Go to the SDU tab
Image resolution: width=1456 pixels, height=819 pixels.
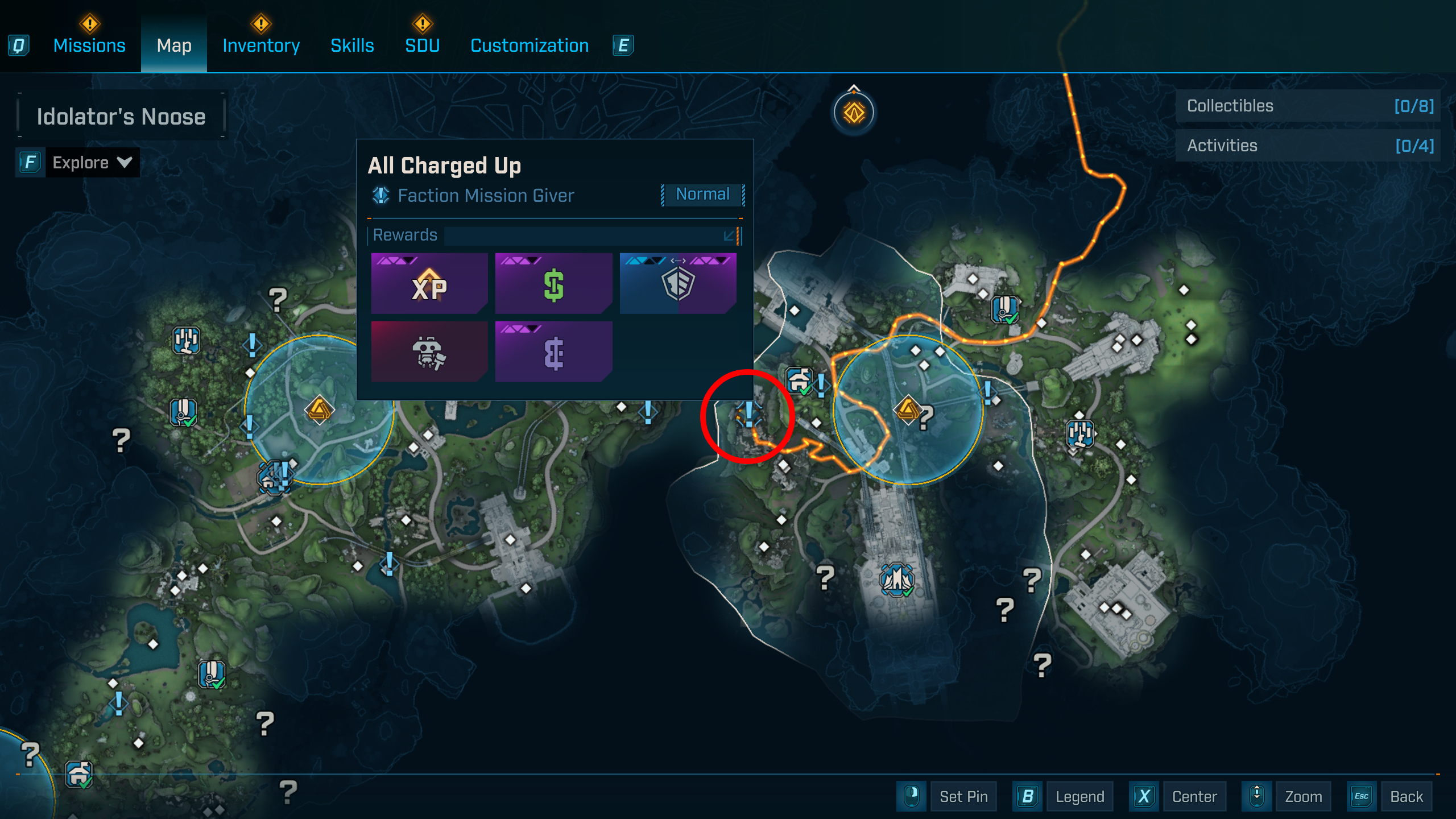[x=422, y=45]
